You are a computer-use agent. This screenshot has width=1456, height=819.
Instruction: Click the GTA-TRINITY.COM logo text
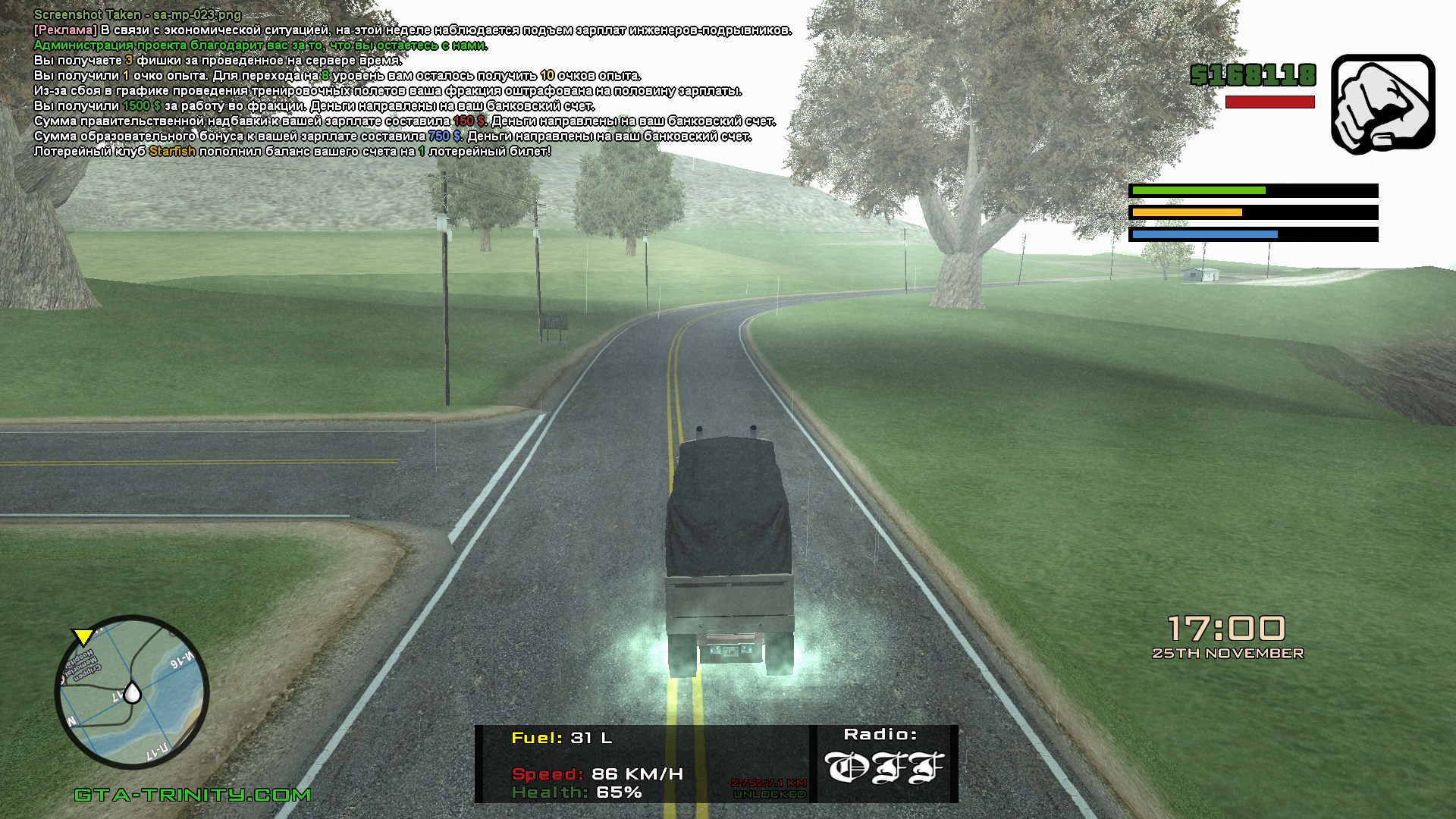point(193,795)
